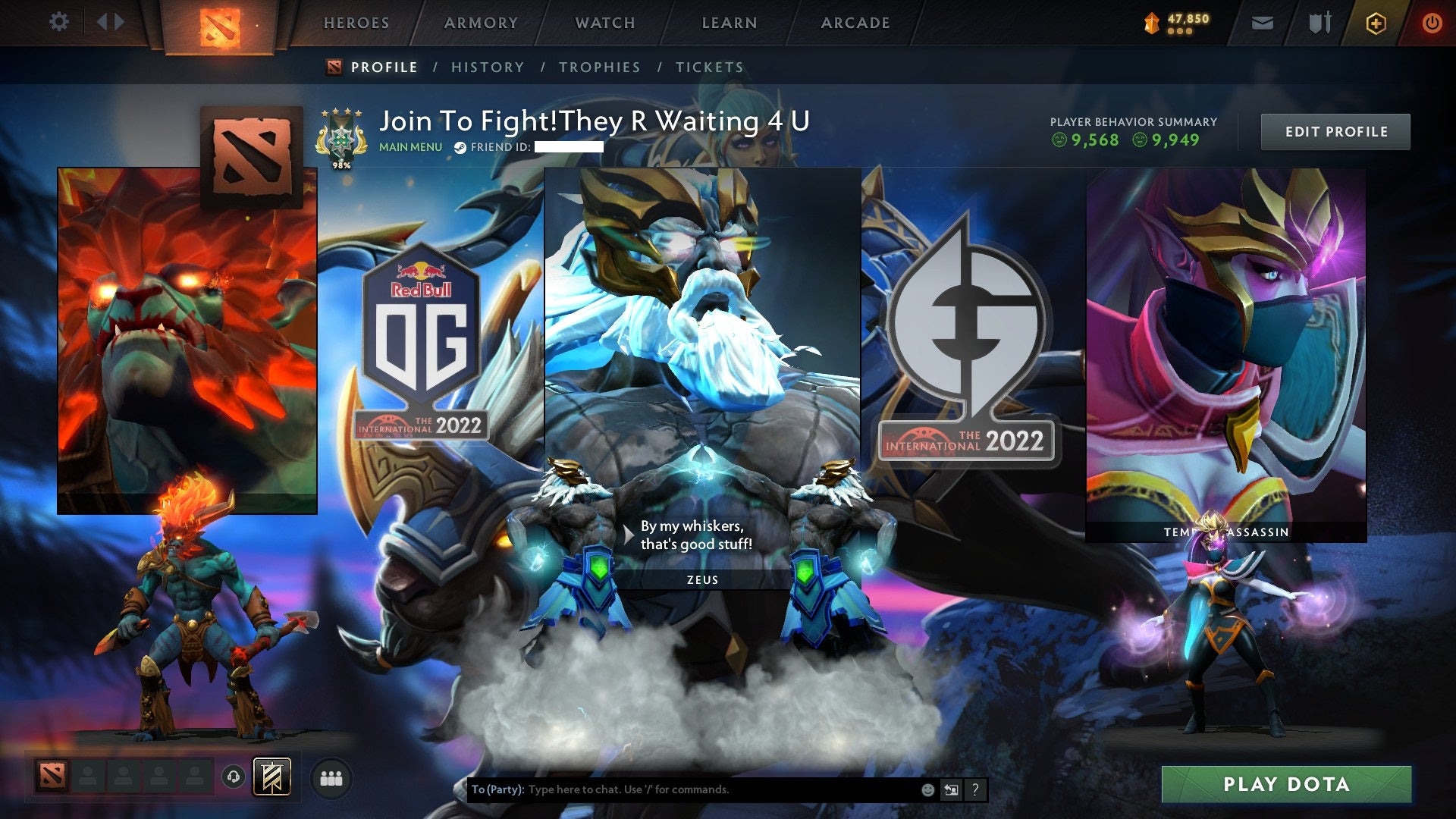Click the shield and sword Armory icon

[x=1319, y=22]
